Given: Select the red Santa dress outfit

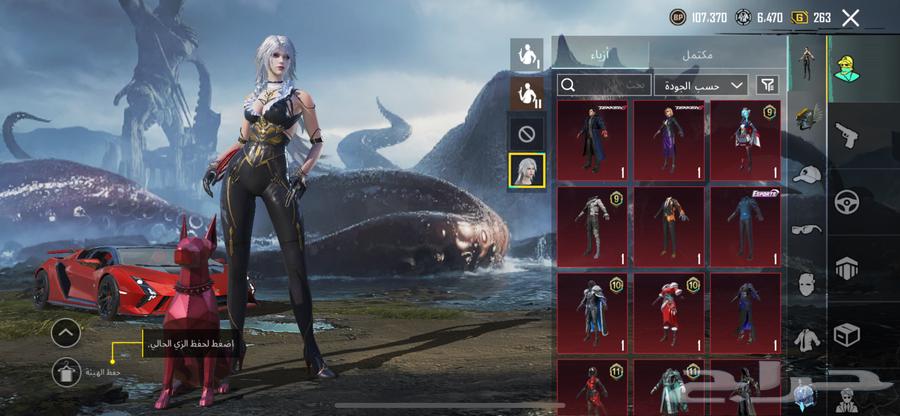Looking at the screenshot, I should (x=669, y=312).
